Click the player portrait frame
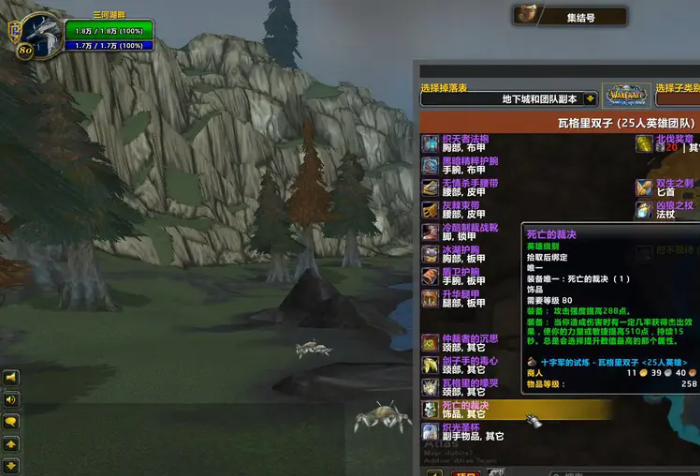The height and width of the screenshot is (476, 700). pyautogui.click(x=40, y=33)
